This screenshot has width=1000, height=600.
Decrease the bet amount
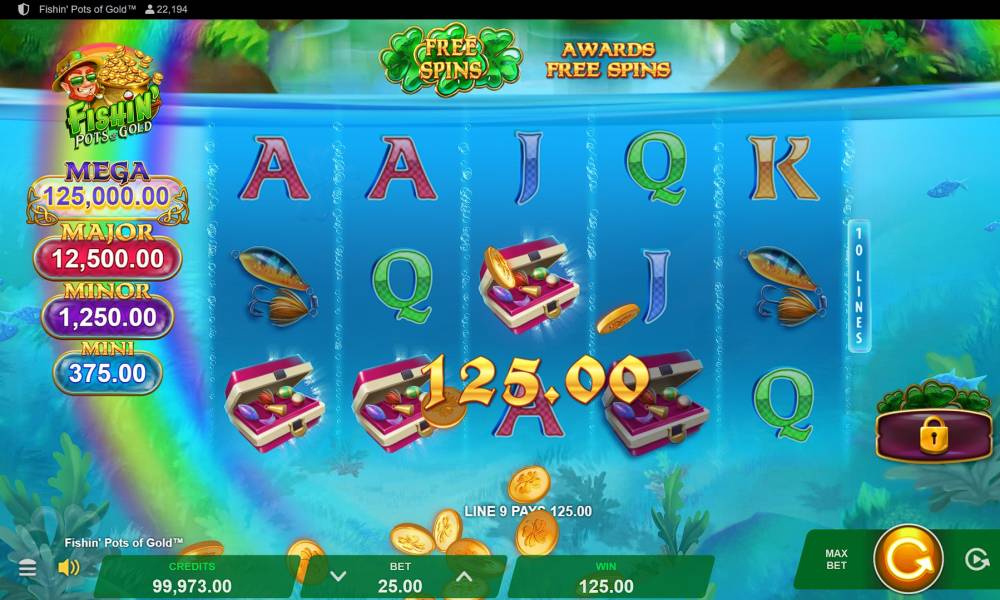[x=338, y=576]
